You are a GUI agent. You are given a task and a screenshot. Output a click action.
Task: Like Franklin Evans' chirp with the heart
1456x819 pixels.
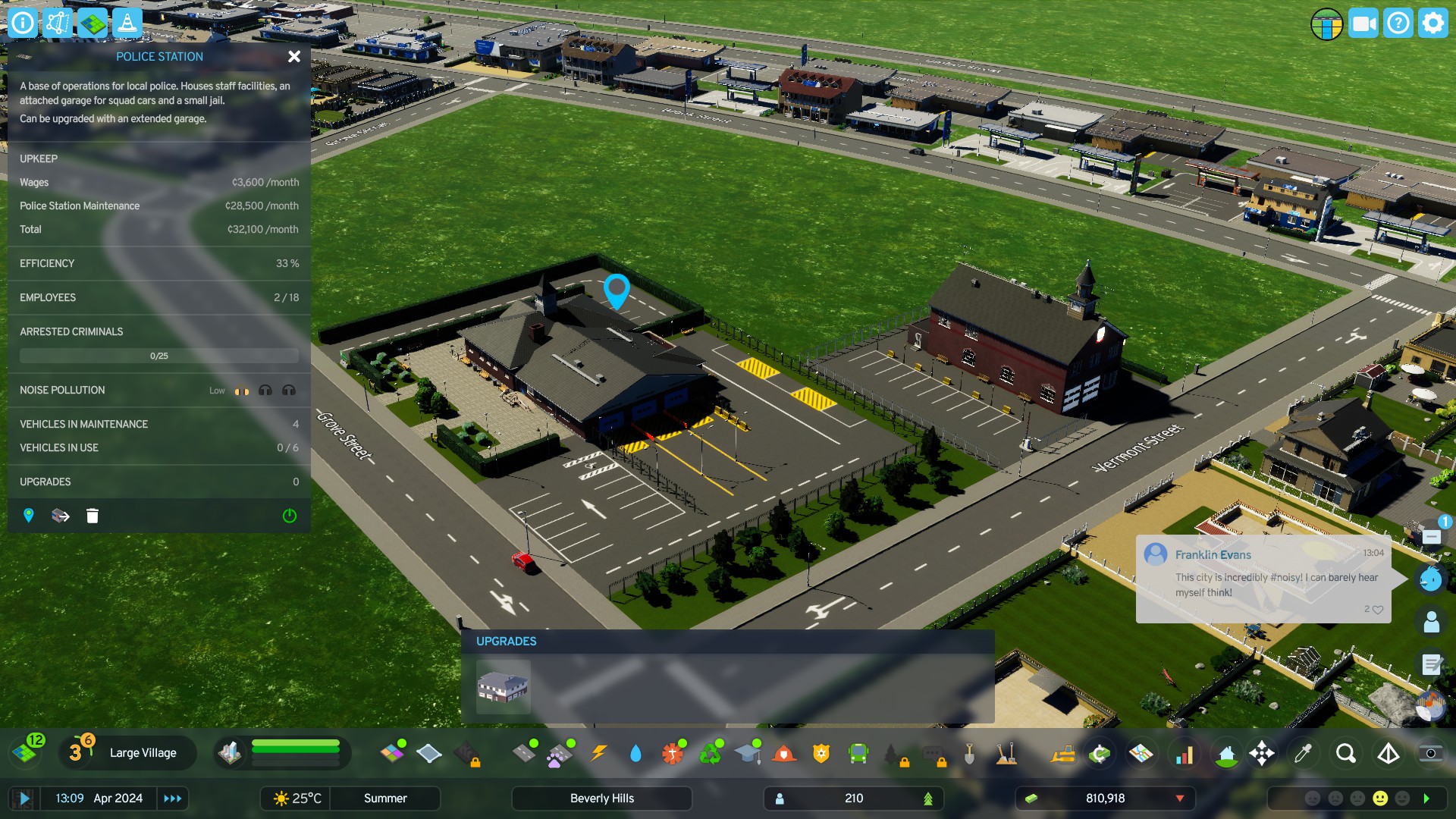[x=1378, y=609]
